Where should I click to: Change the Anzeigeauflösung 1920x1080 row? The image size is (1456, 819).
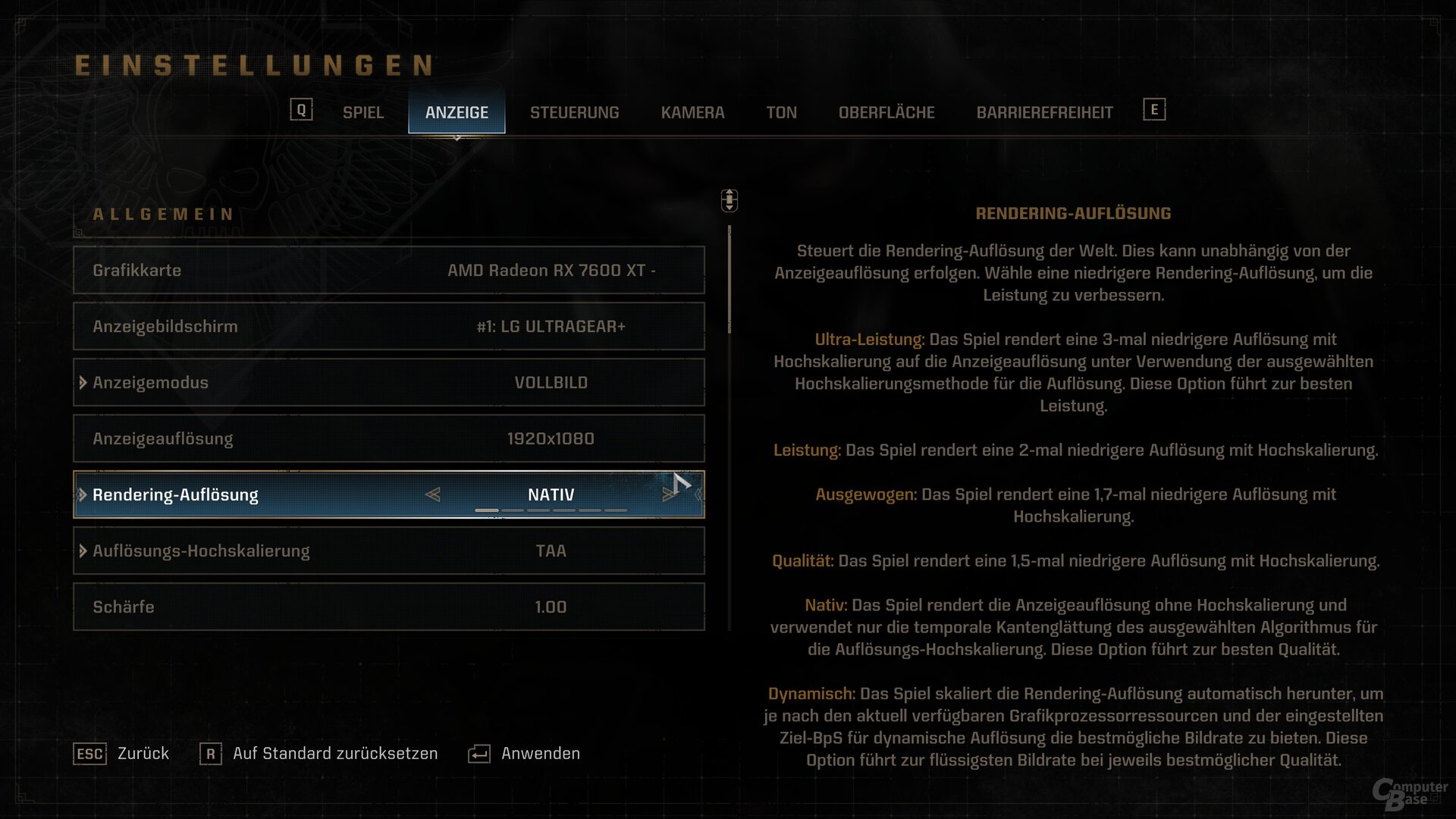coord(388,438)
